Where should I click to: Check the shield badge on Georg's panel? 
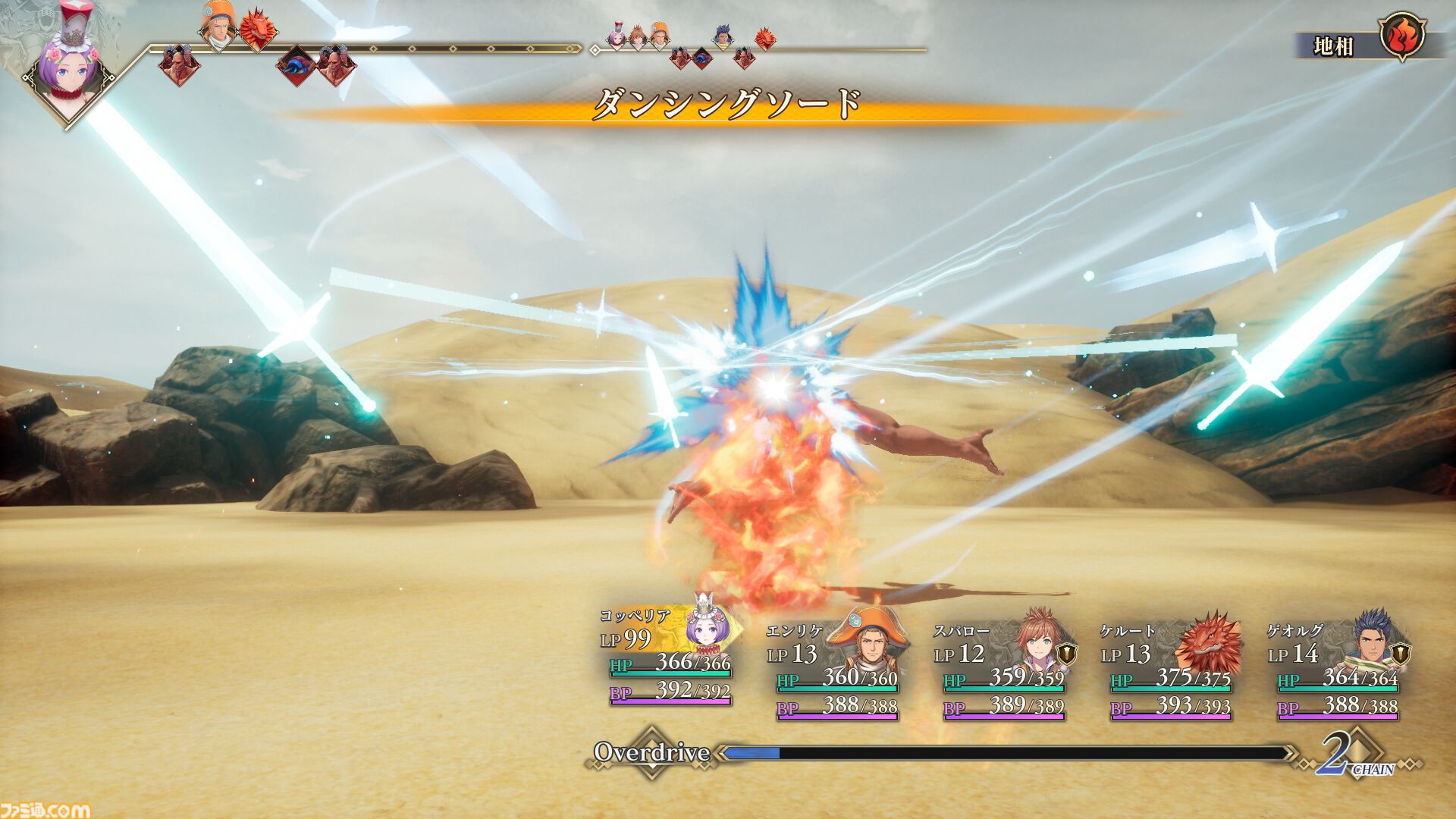pyautogui.click(x=1401, y=653)
